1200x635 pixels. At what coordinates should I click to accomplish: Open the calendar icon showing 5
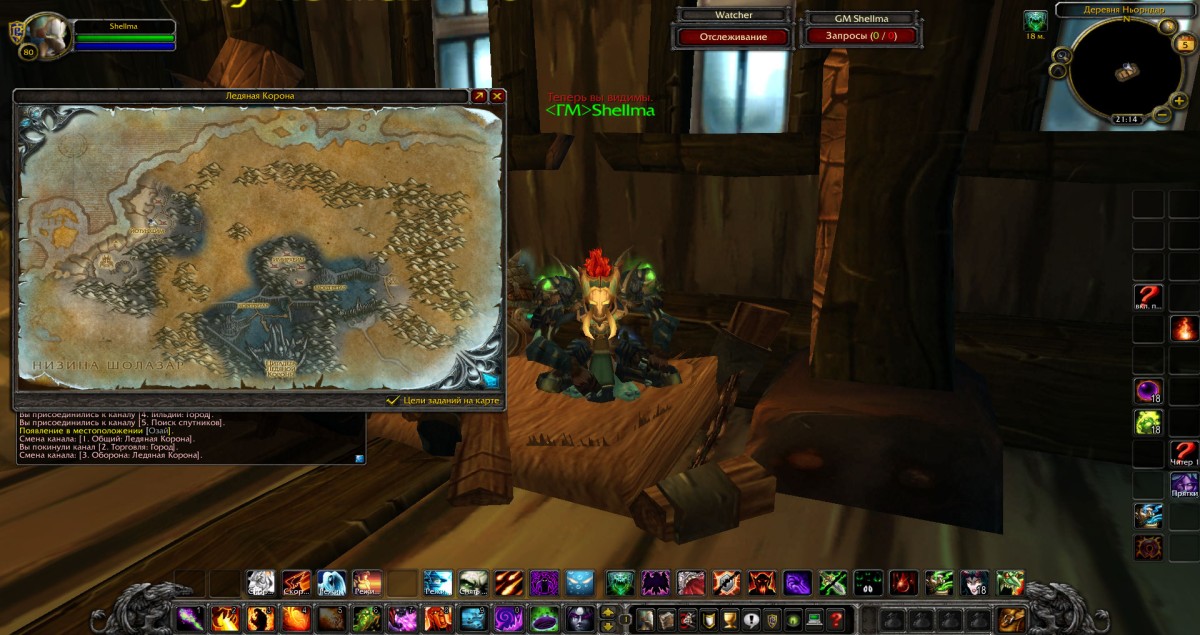click(1186, 43)
